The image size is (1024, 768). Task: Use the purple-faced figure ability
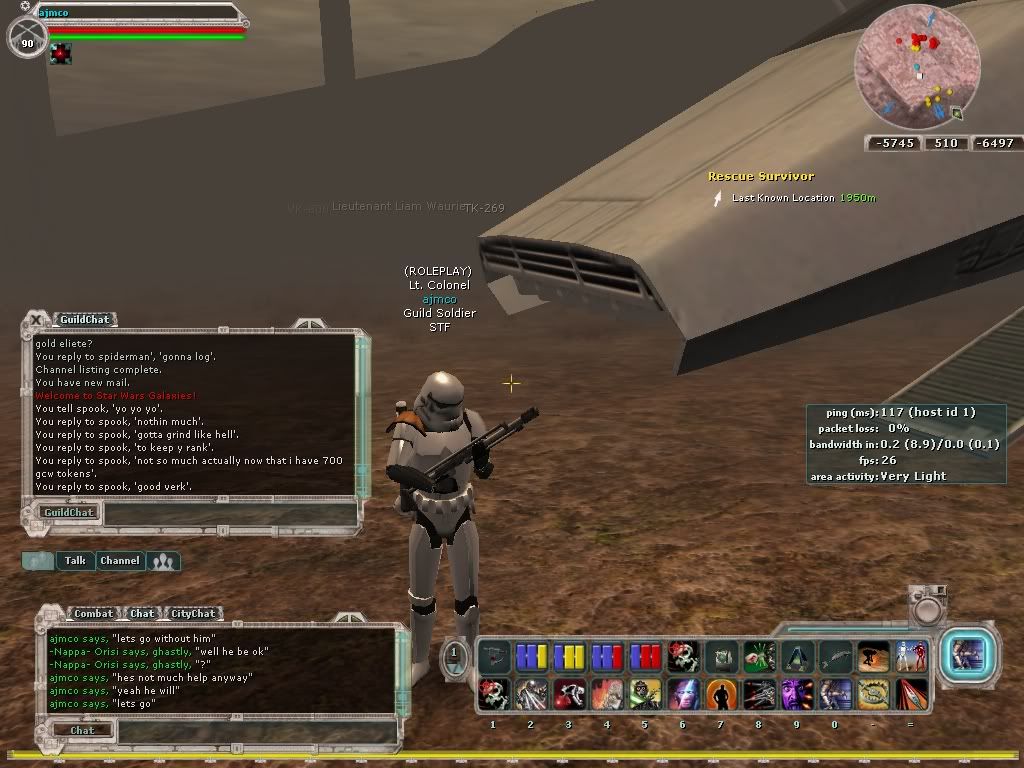click(x=796, y=692)
